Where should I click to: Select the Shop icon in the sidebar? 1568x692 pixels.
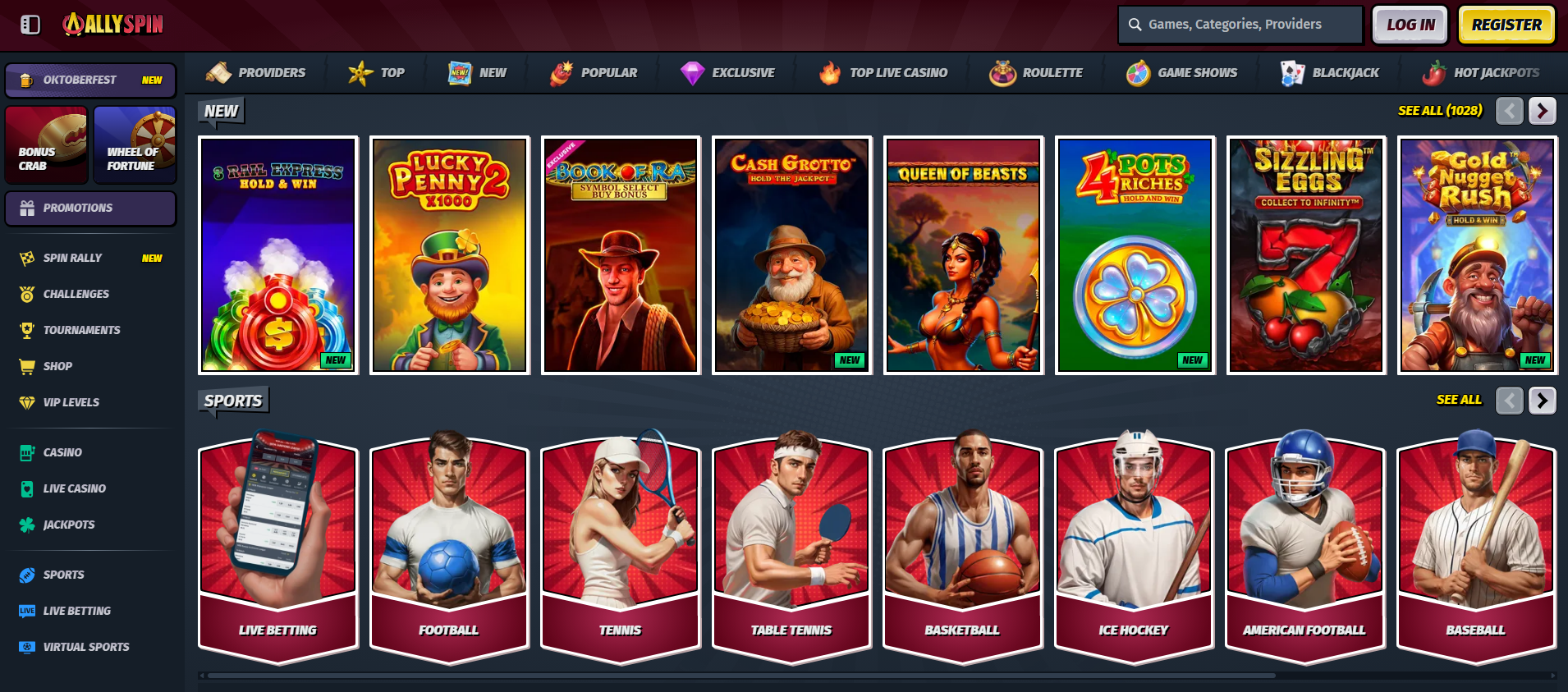click(25, 366)
